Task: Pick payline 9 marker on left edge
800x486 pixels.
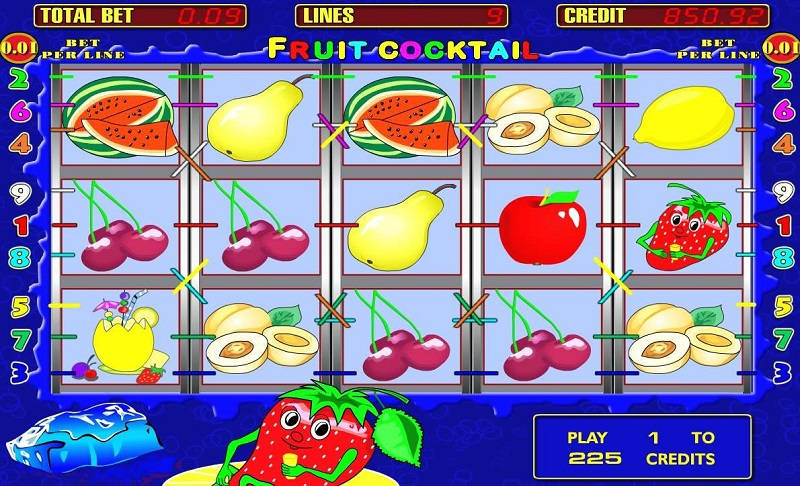Action: coord(20,192)
